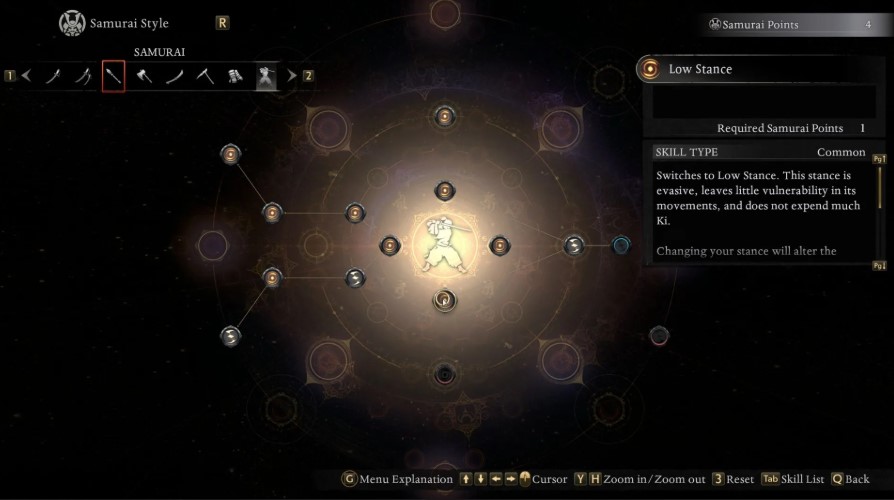Switch to the single katana skill tab

[52, 75]
